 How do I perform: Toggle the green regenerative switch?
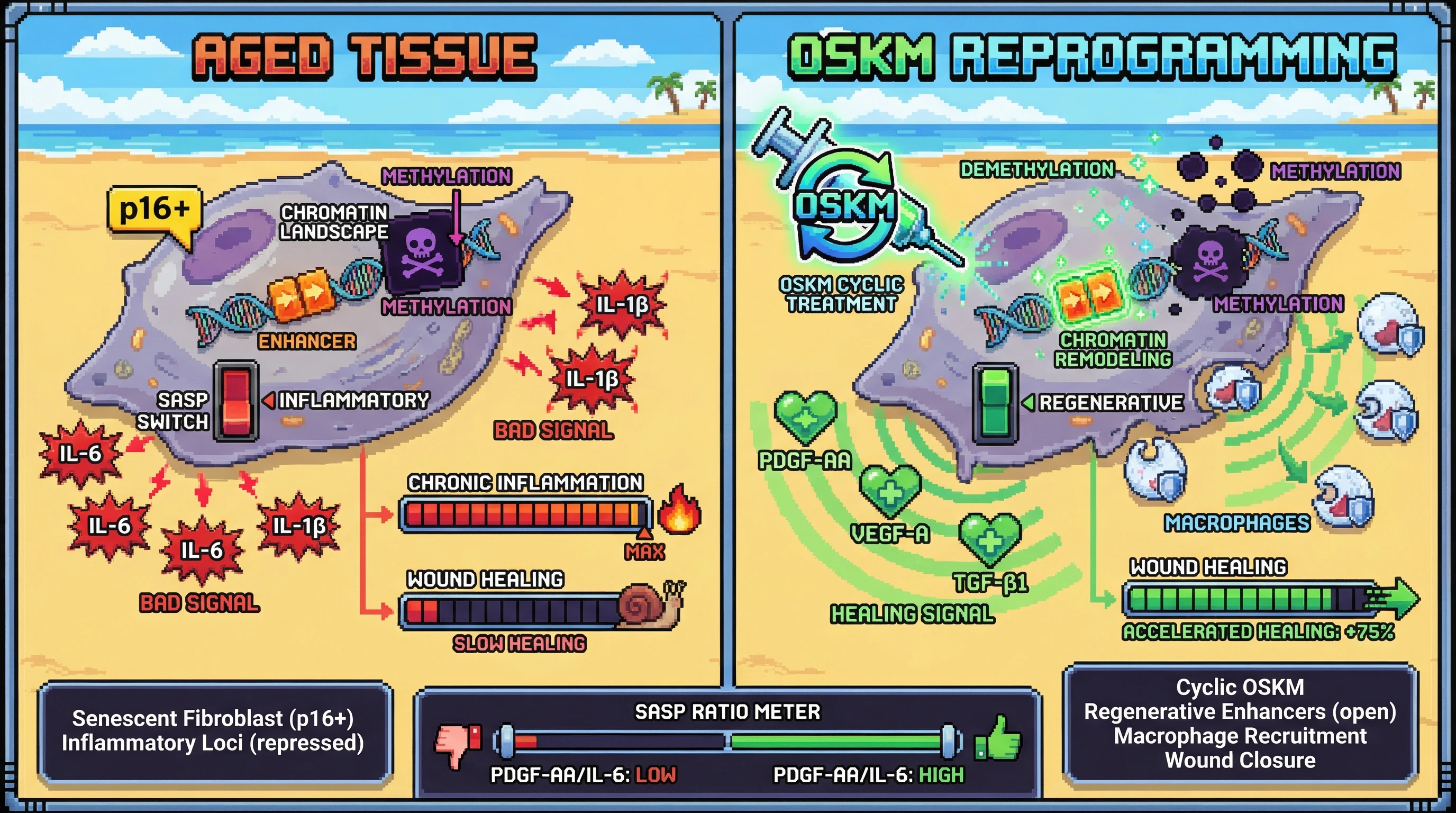pyautogui.click(x=995, y=404)
